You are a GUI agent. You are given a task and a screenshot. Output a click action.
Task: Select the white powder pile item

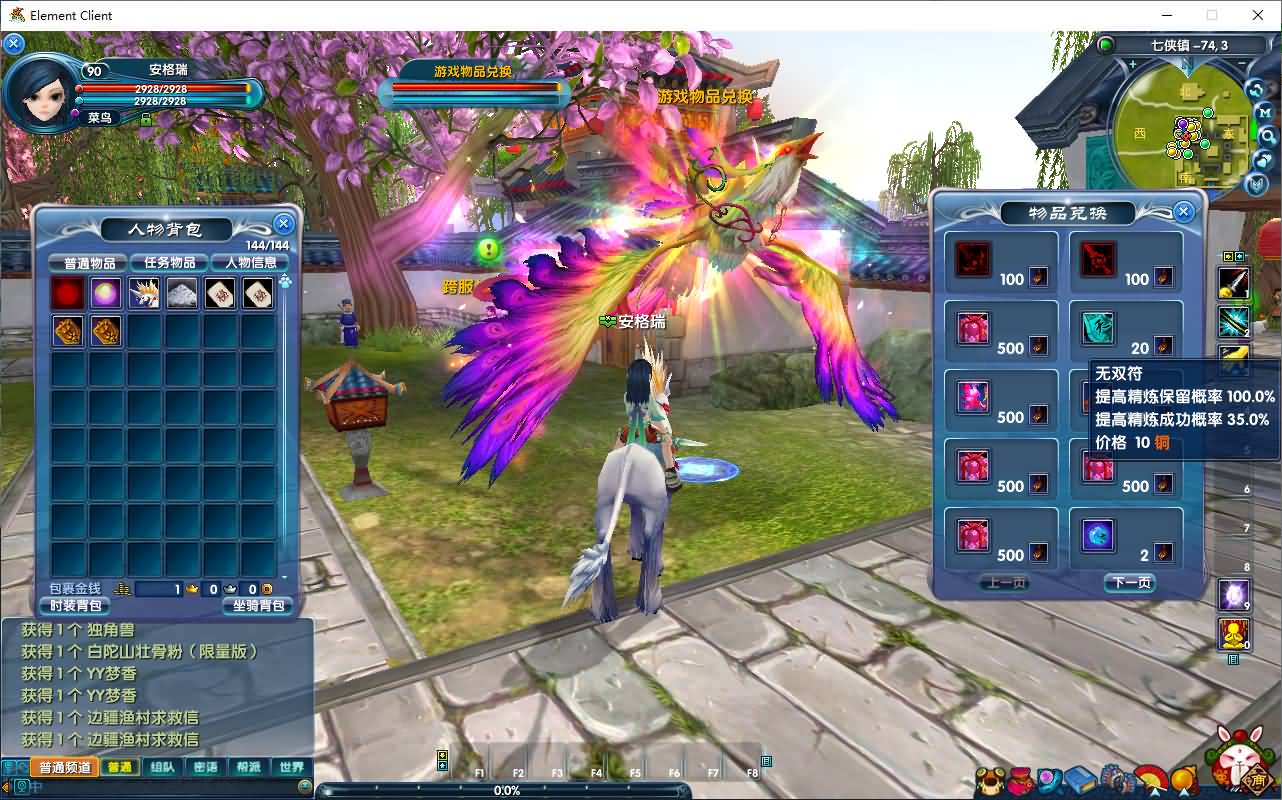tap(182, 293)
